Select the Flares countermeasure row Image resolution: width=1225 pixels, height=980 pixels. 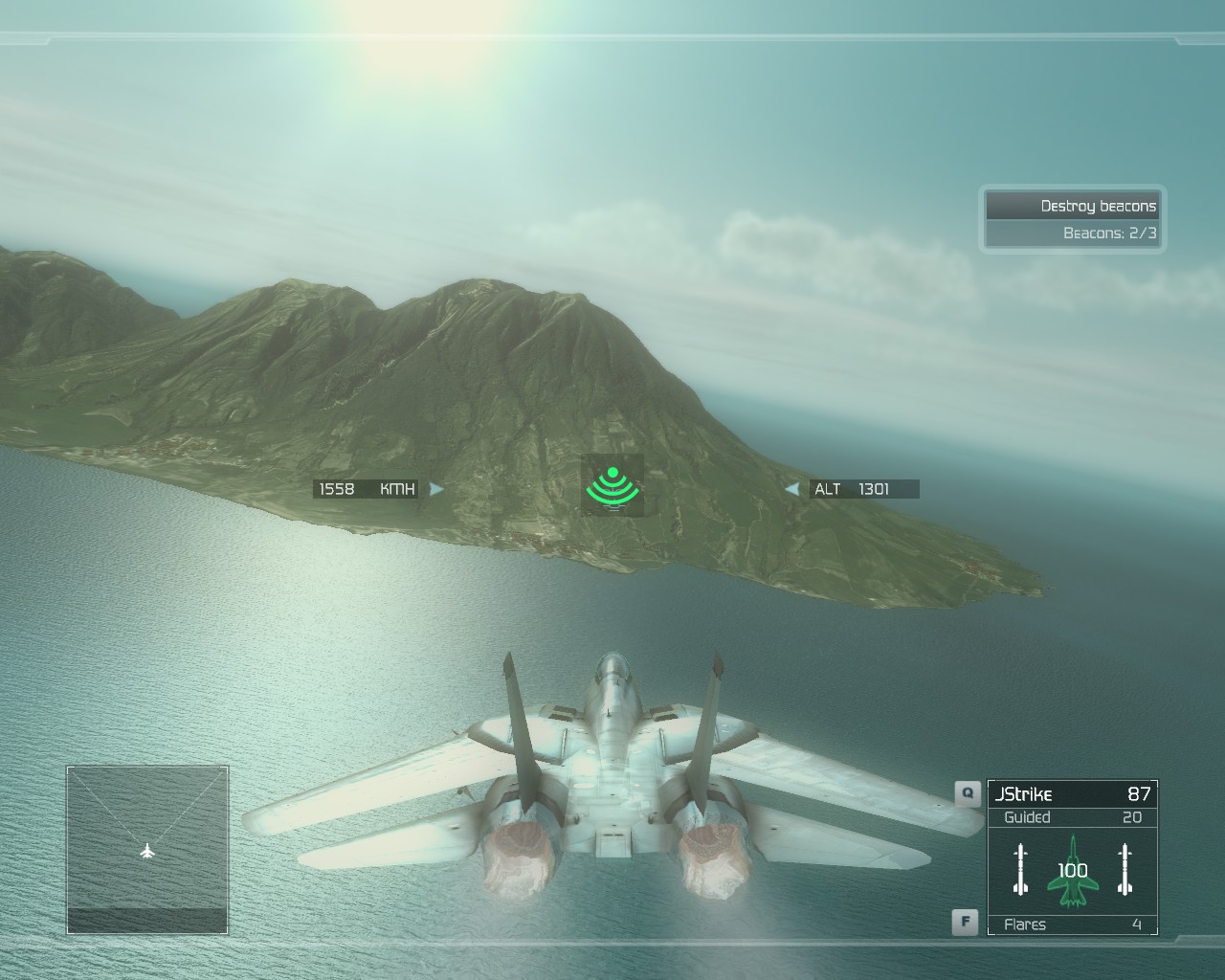[1072, 924]
